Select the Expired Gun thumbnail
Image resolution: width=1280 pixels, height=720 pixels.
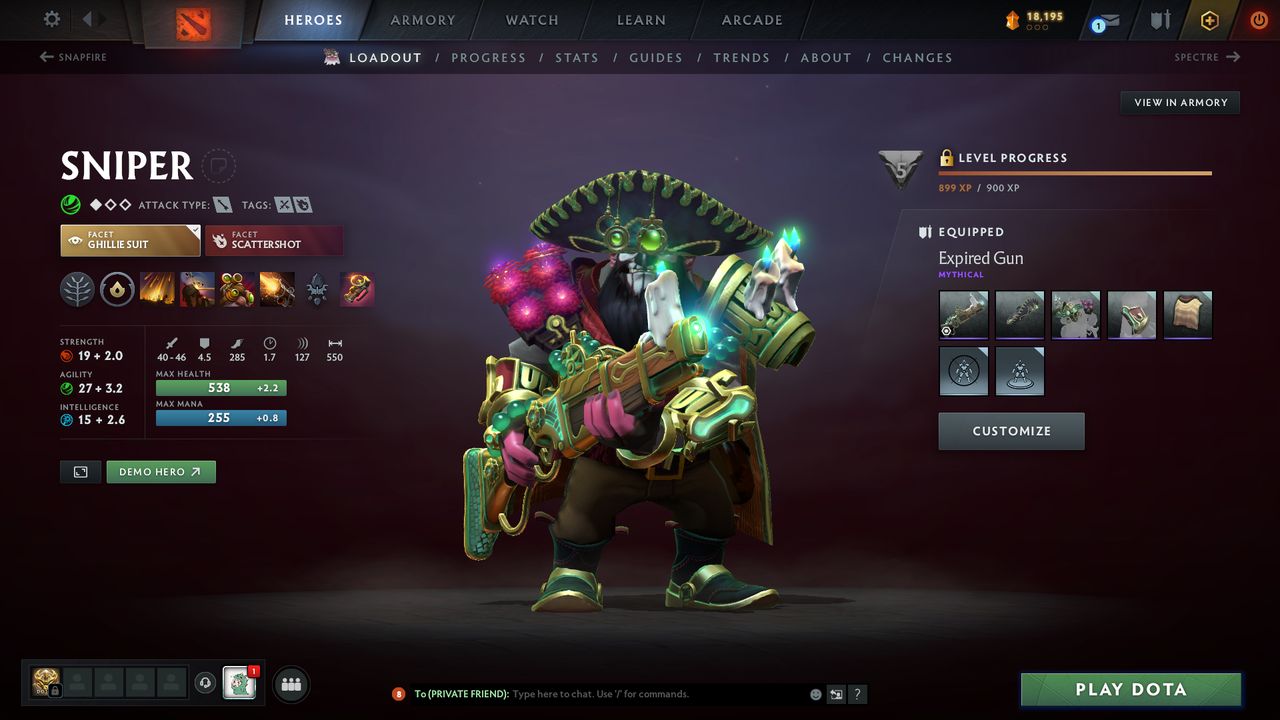[963, 314]
